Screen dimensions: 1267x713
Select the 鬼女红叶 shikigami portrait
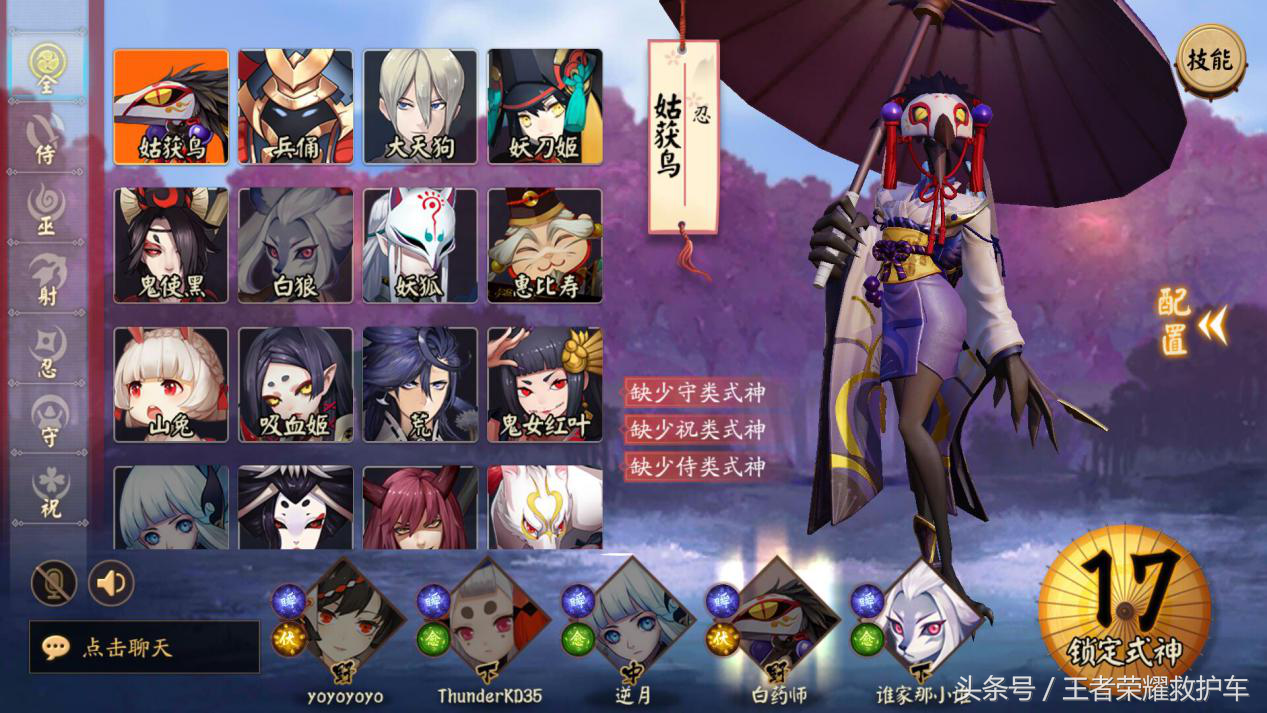545,385
